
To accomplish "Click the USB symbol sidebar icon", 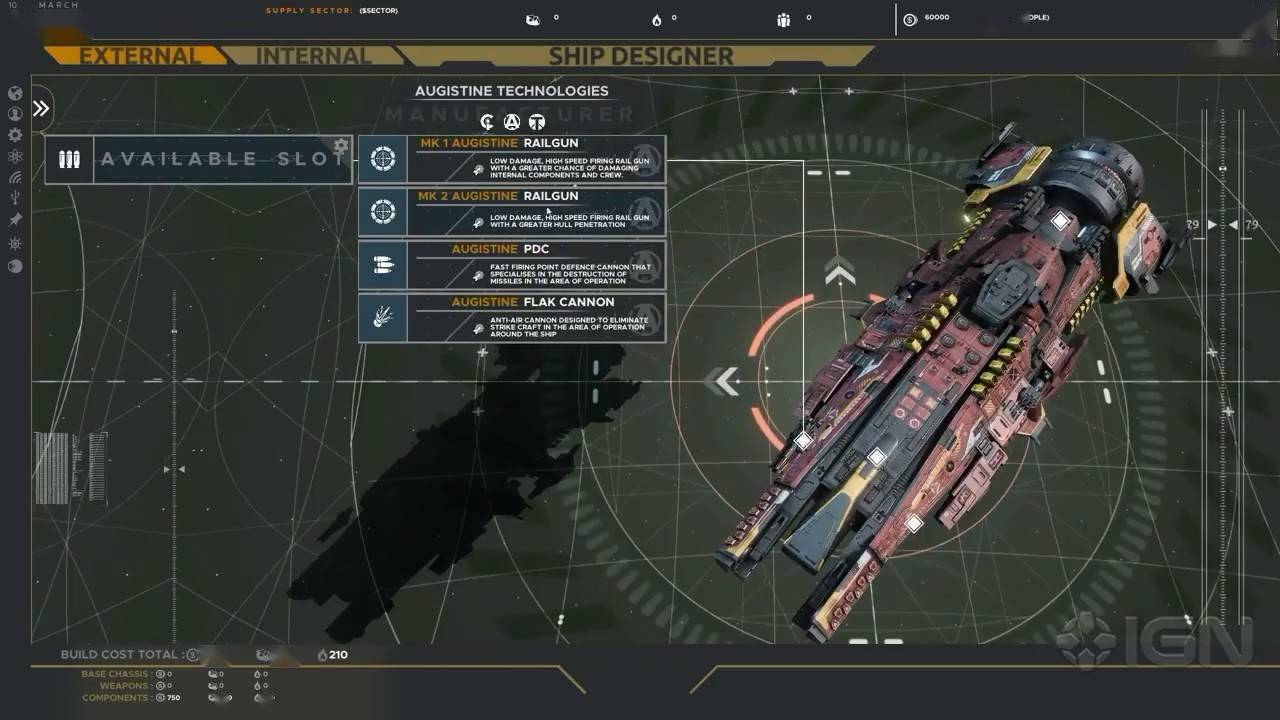I will coord(15,199).
